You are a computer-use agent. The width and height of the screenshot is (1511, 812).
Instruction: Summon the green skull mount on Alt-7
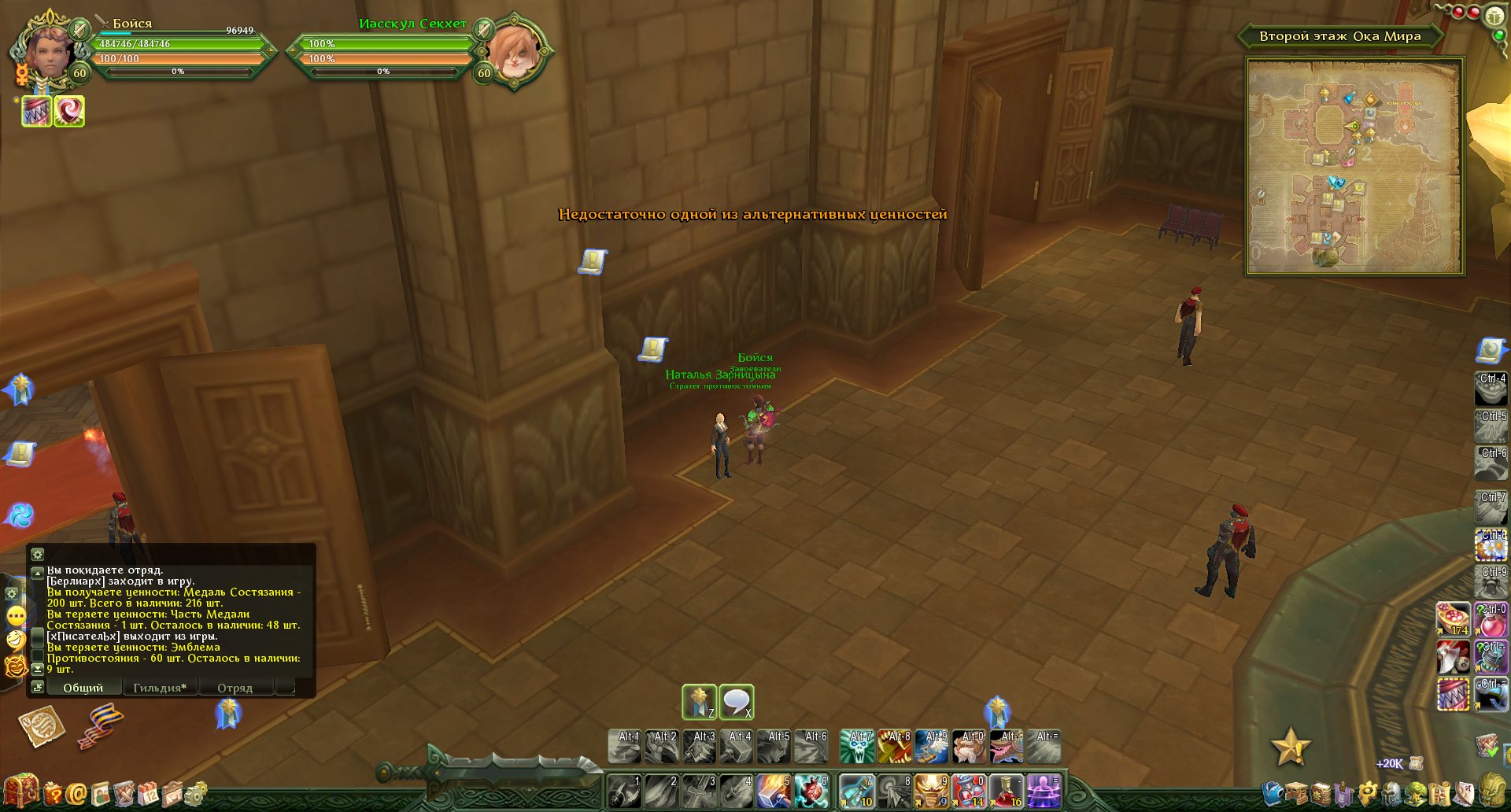click(857, 747)
